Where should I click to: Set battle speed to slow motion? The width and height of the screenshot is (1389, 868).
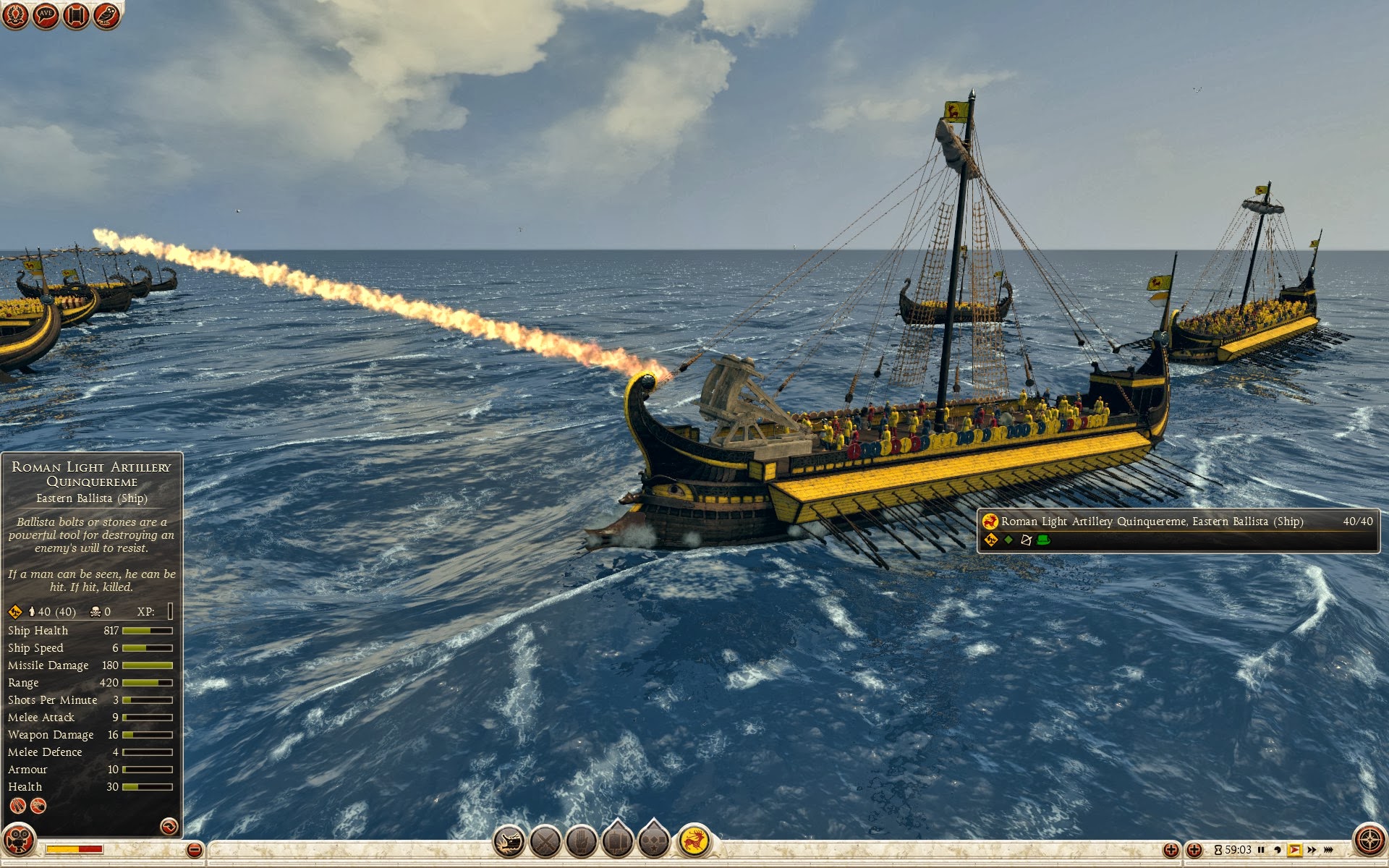[x=1278, y=850]
